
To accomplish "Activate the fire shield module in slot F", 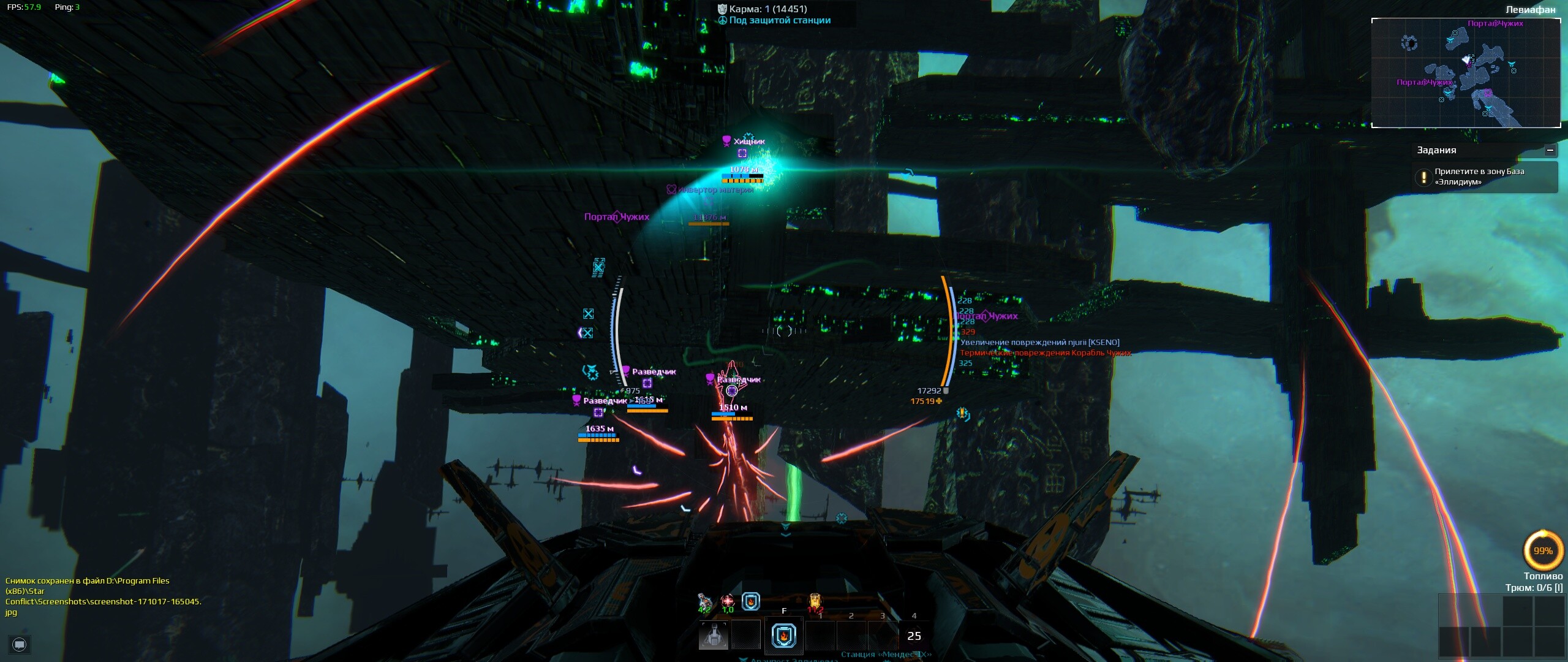I will point(783,636).
